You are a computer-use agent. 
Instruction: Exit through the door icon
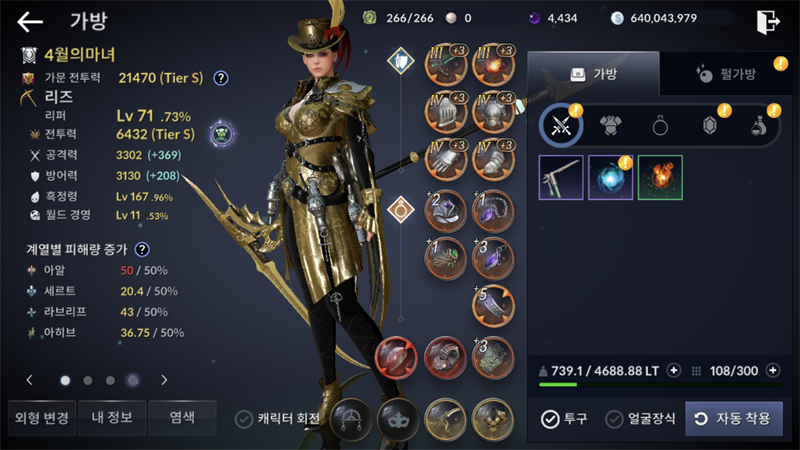tap(767, 21)
